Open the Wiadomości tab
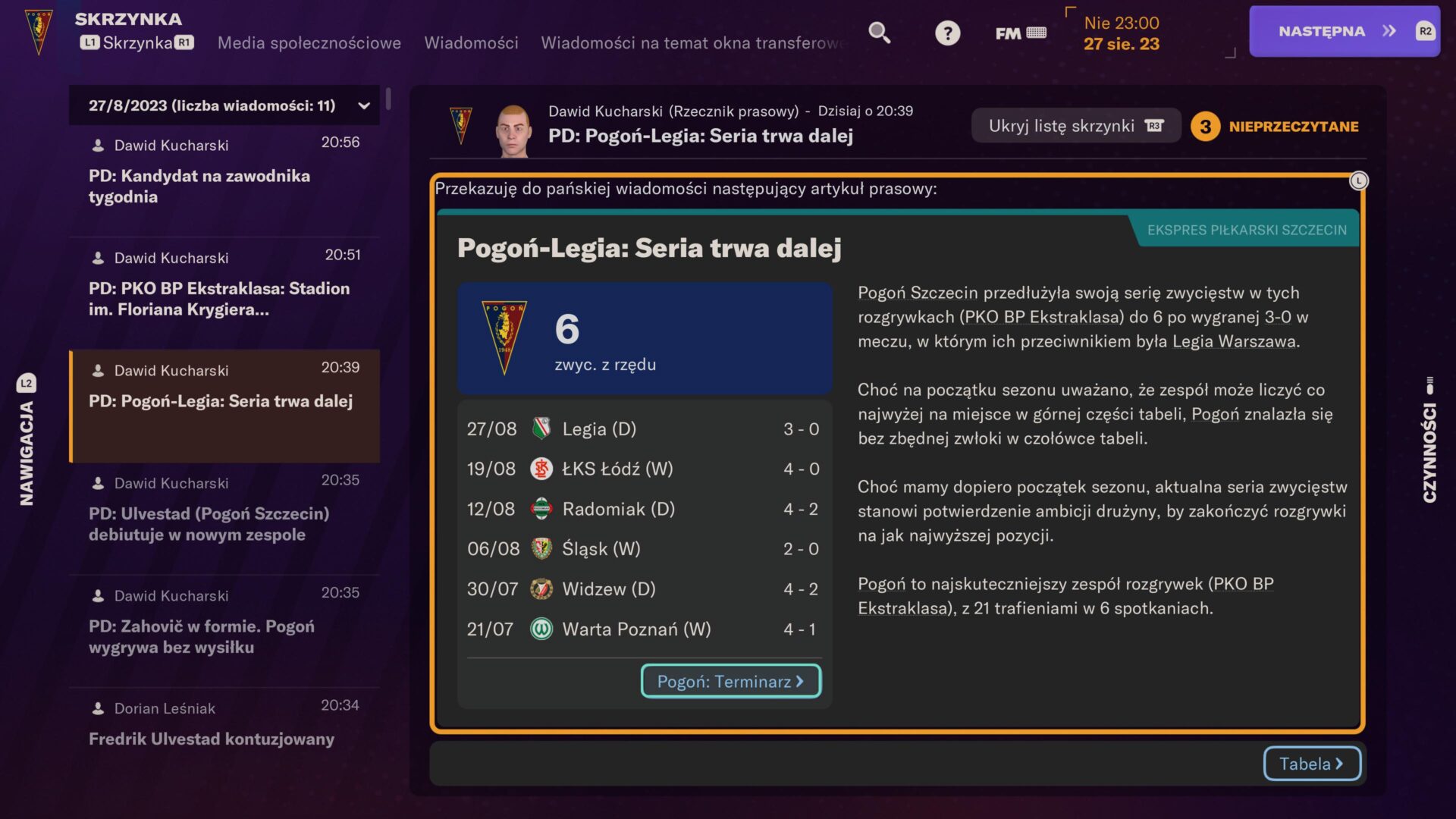 click(x=471, y=43)
